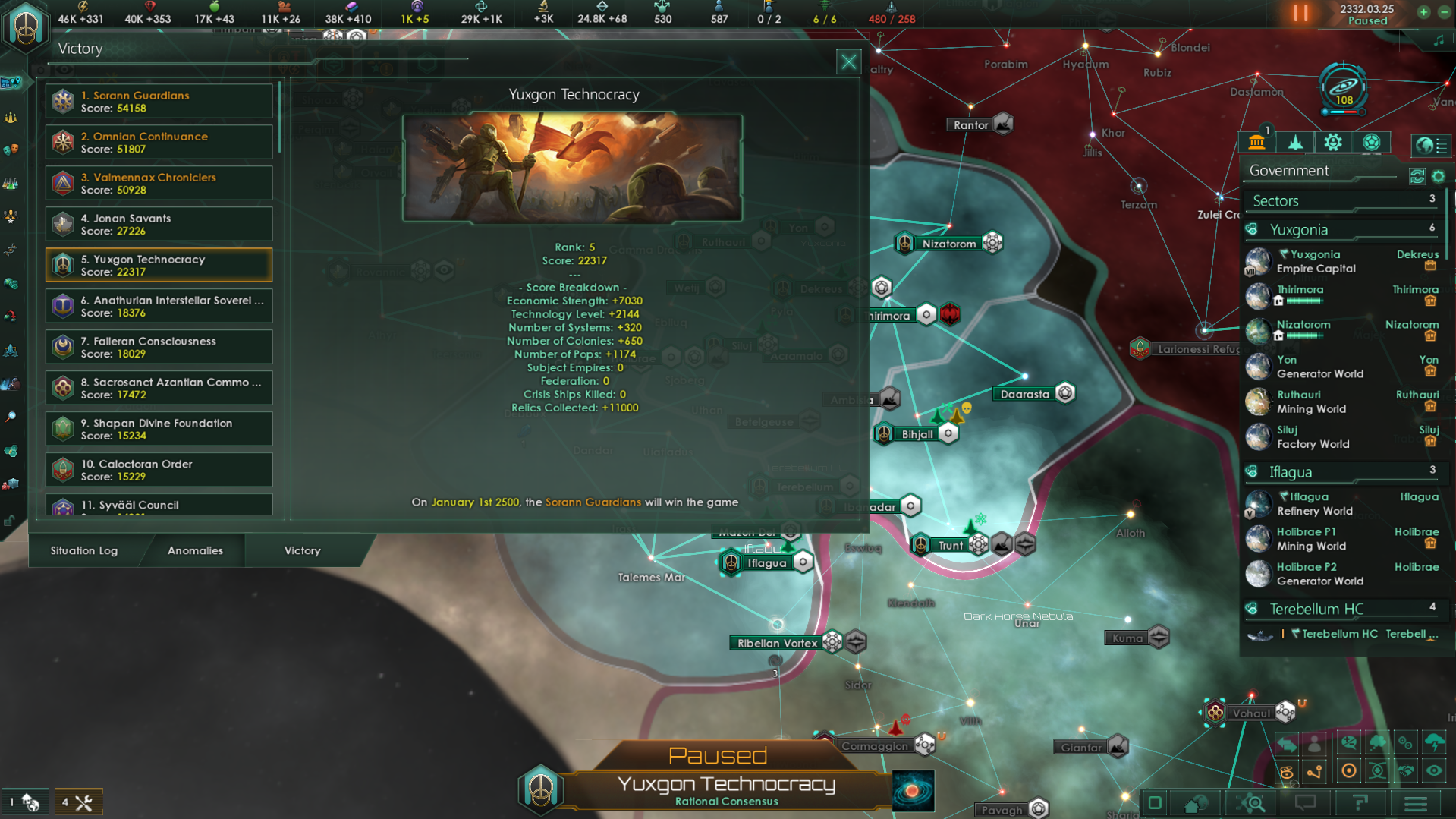The width and height of the screenshot is (1456, 819).
Task: Open the main menu hamburger button
Action: coord(1416,803)
